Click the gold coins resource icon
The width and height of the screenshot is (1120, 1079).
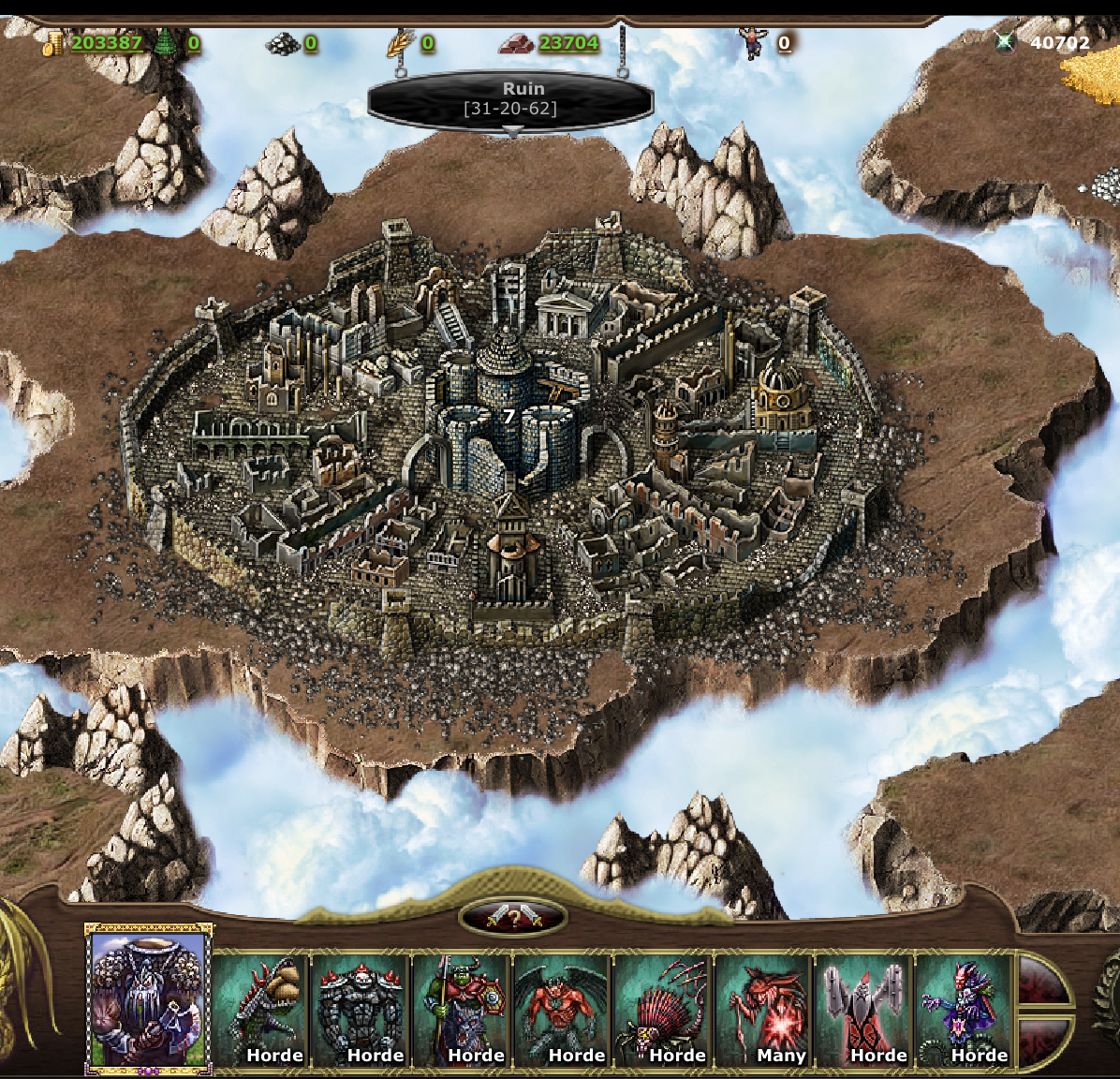[53, 43]
